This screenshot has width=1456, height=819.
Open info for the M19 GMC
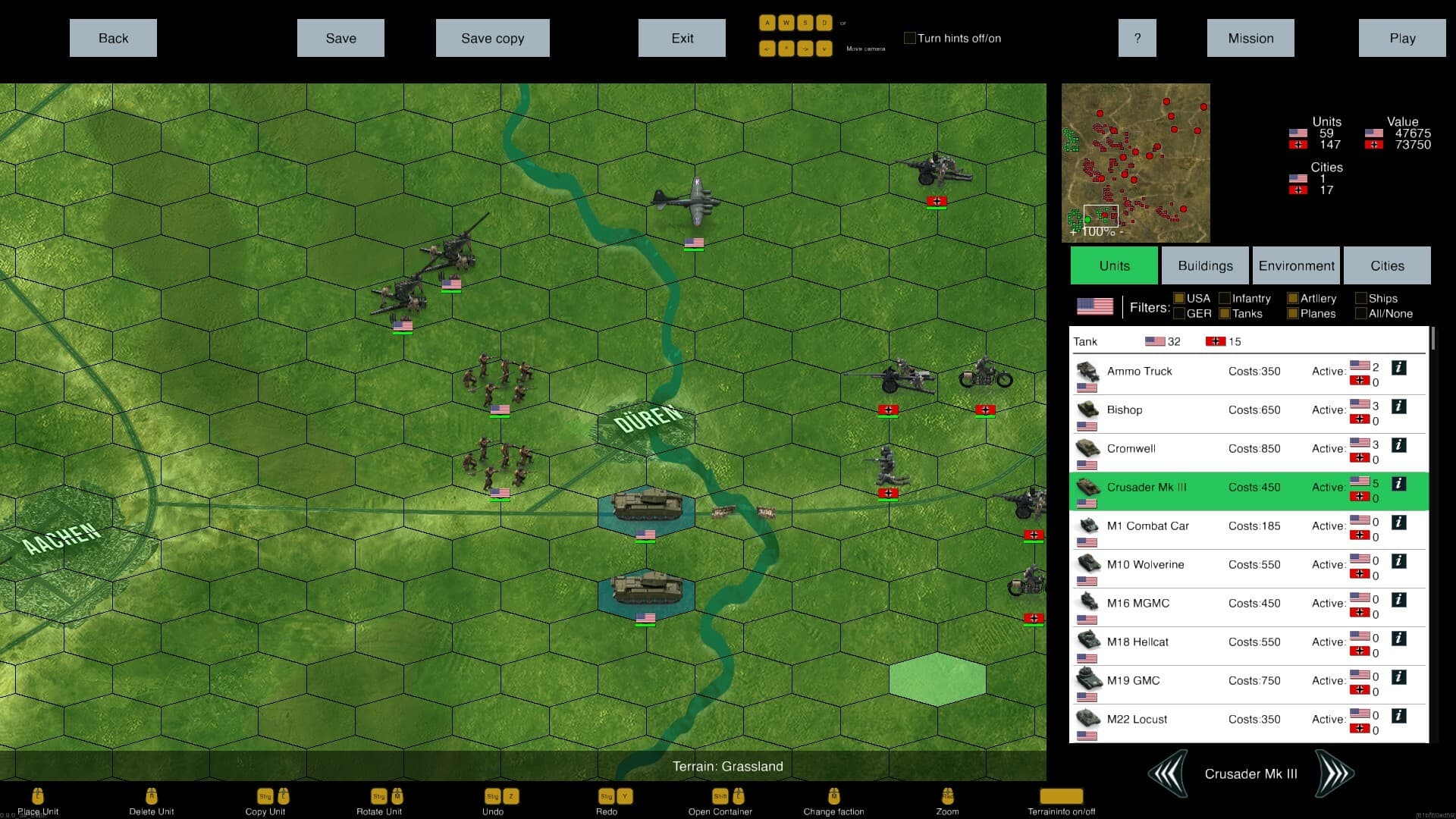(1399, 676)
